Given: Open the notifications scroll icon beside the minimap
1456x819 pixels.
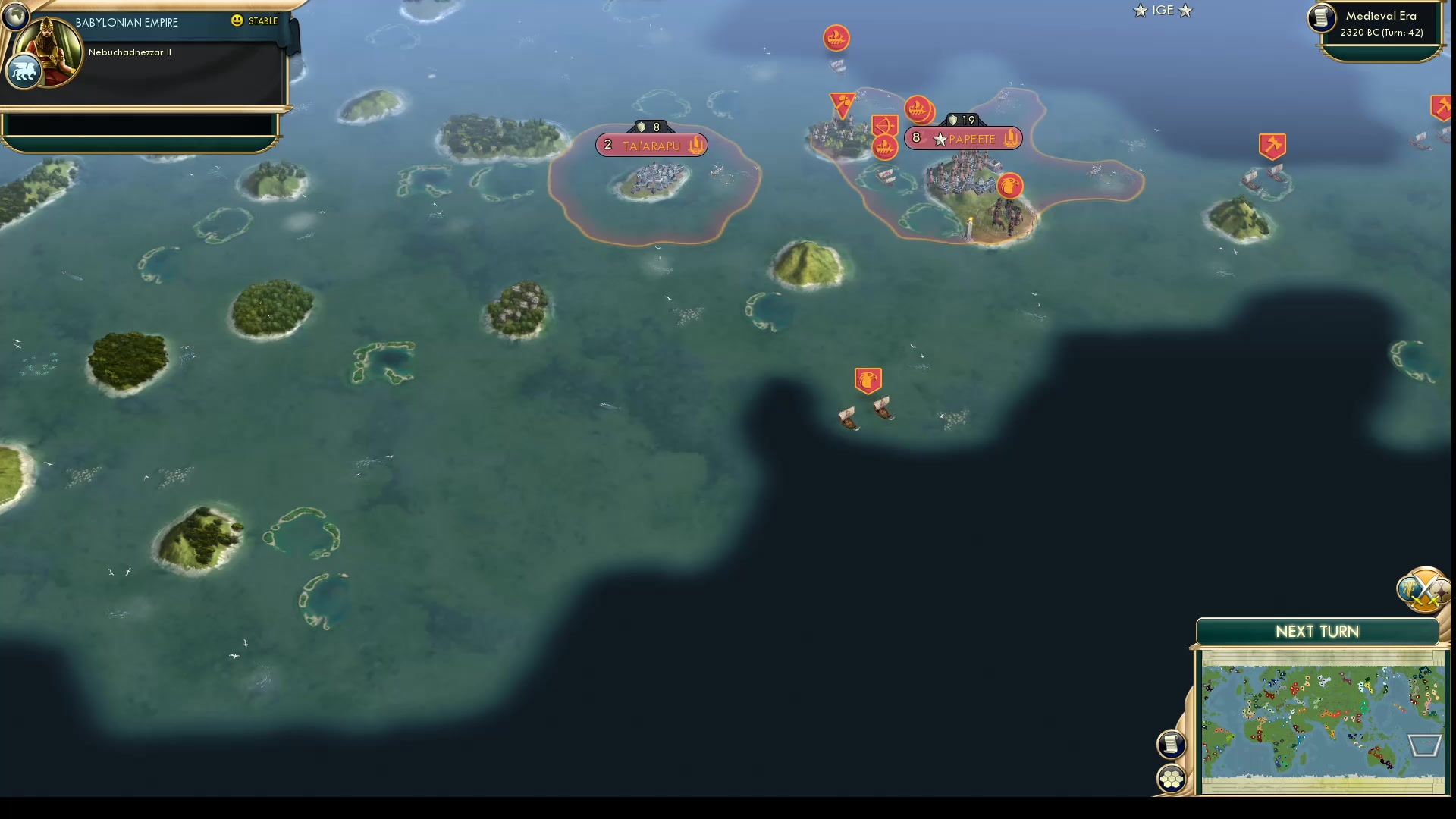Looking at the screenshot, I should pyautogui.click(x=1170, y=744).
